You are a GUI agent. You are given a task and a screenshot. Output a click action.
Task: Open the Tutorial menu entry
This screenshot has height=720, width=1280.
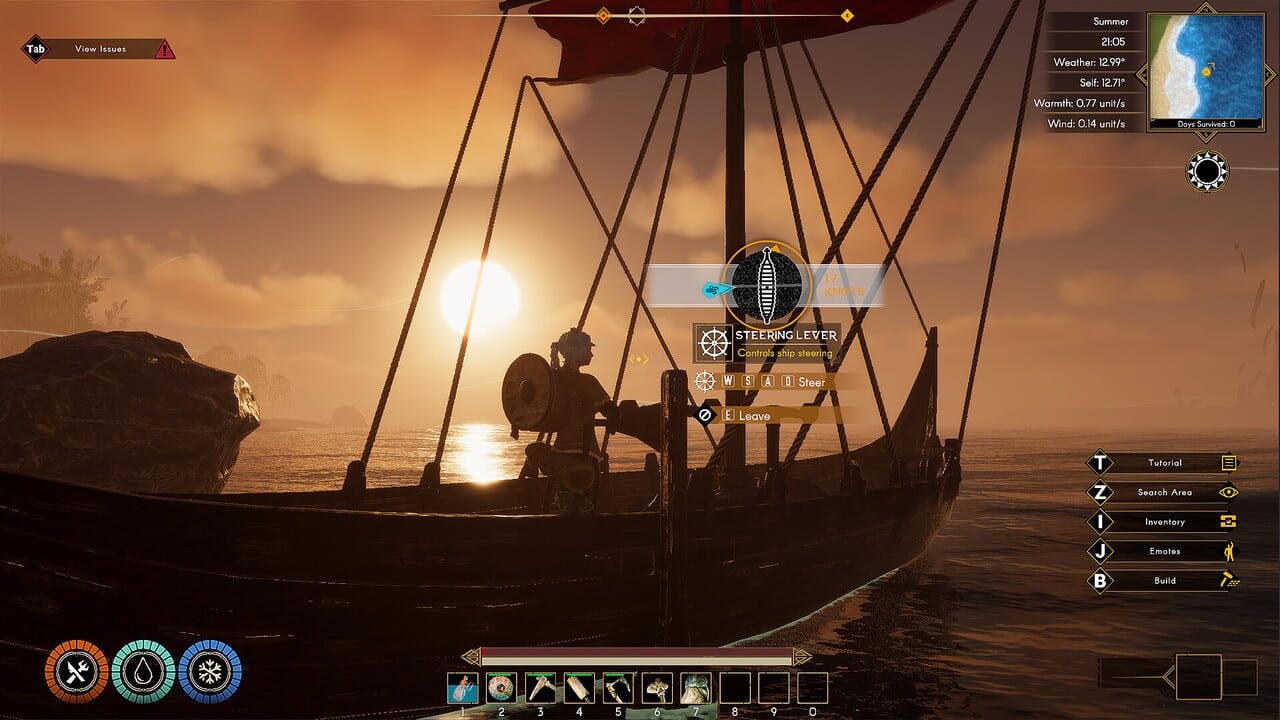coord(1165,463)
